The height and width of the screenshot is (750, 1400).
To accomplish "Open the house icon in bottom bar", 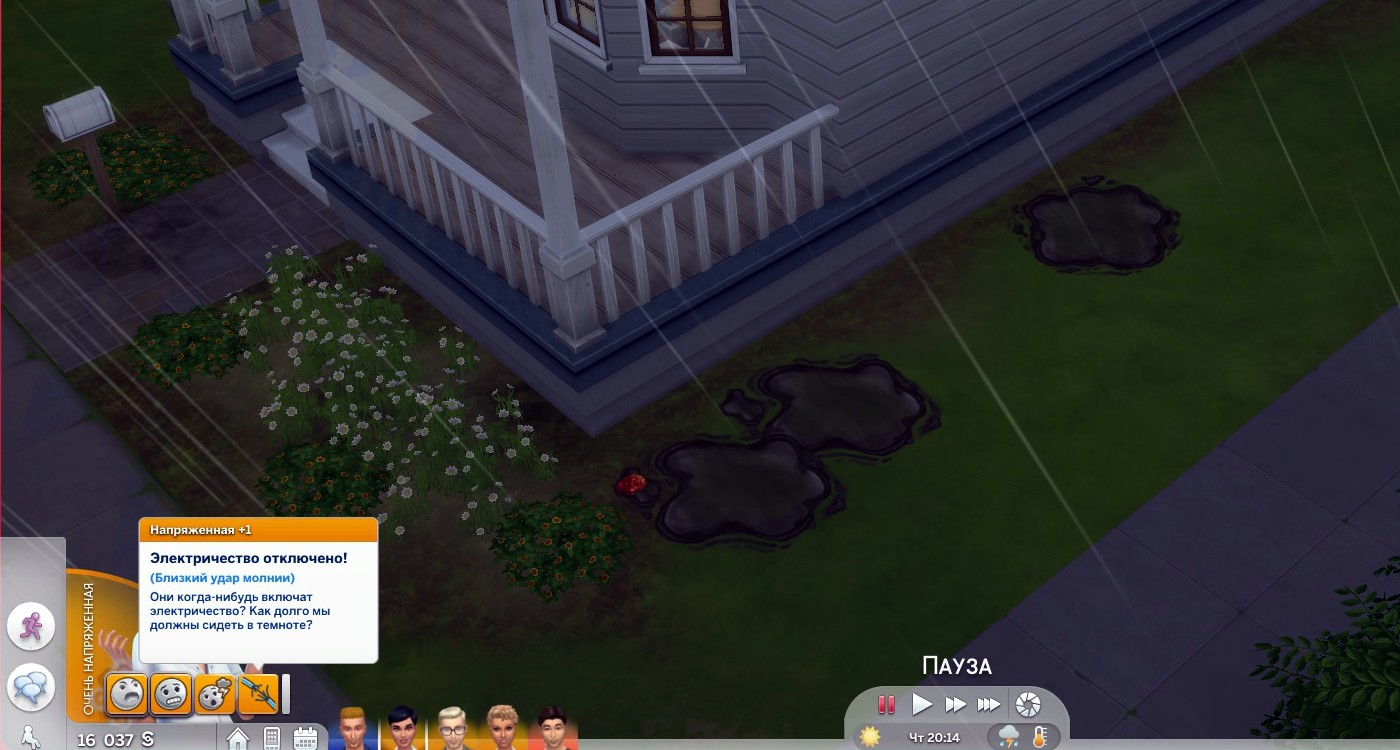I will [238, 738].
